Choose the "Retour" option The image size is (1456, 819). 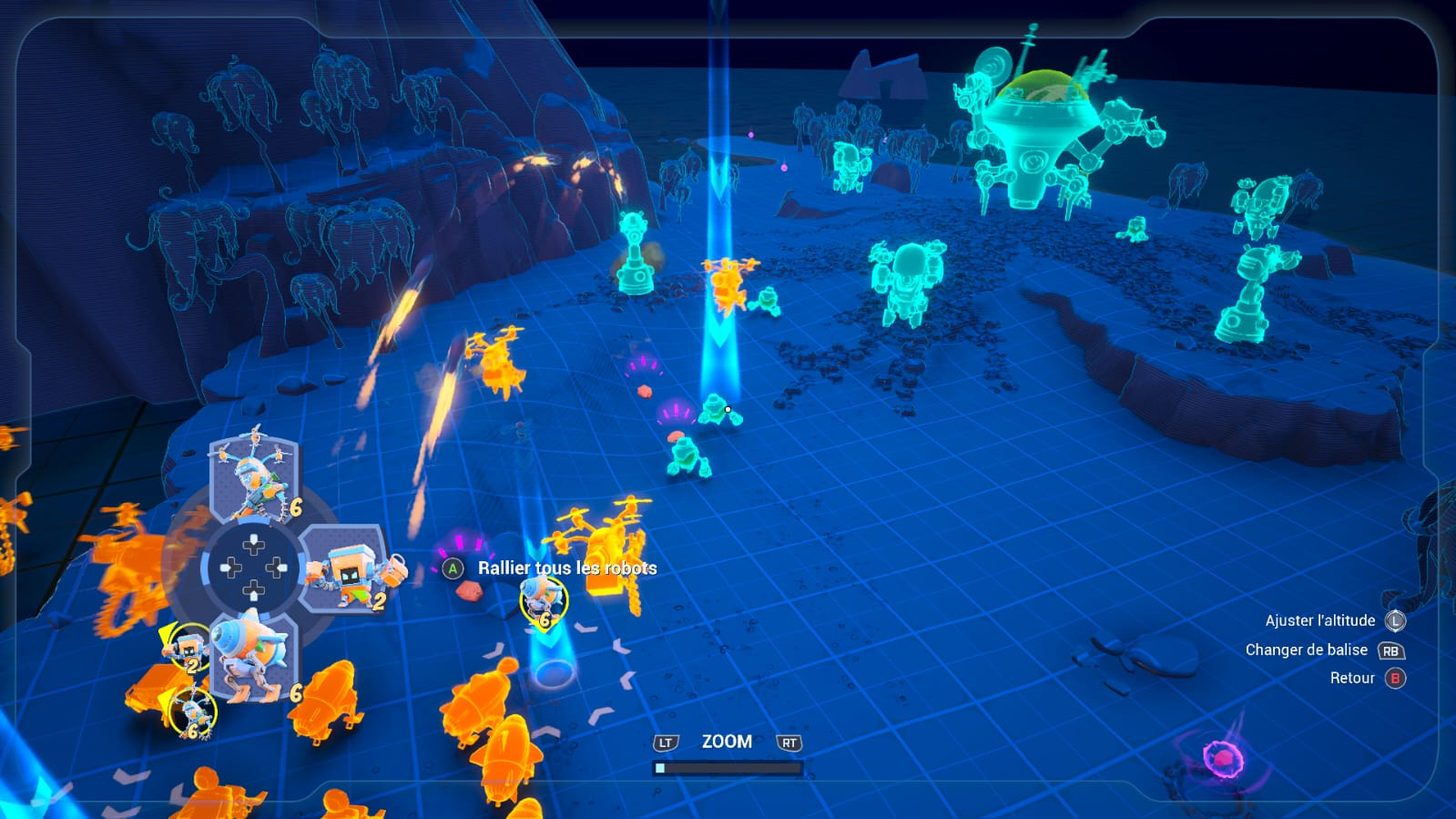(1352, 678)
